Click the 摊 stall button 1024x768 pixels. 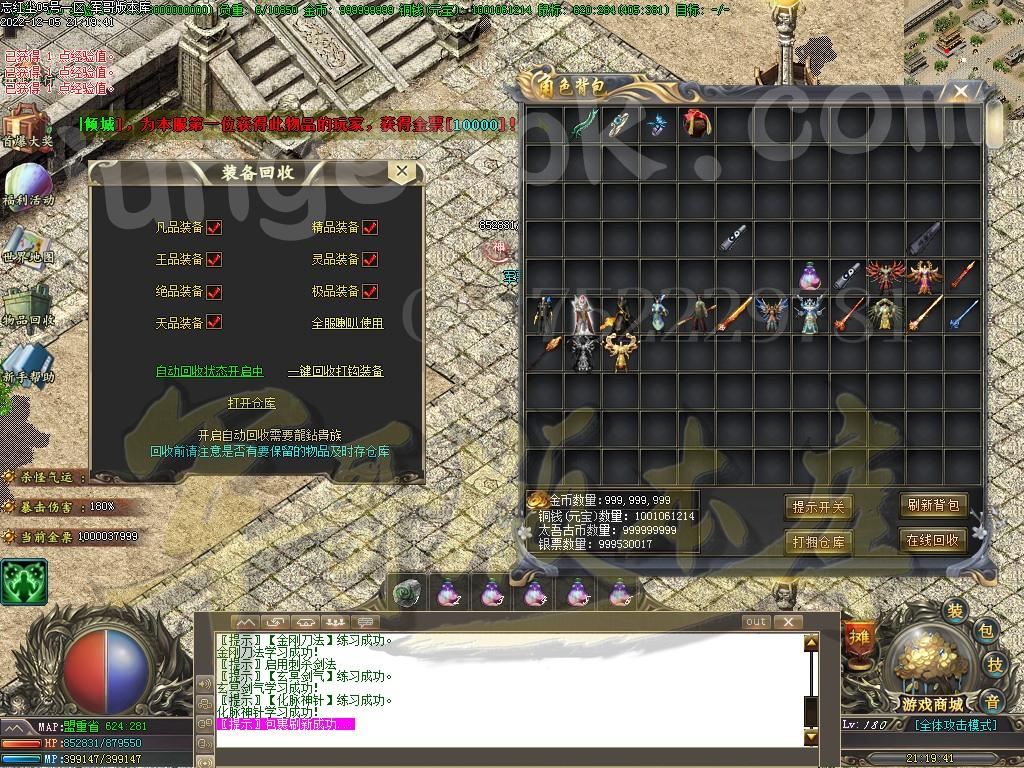pos(858,636)
